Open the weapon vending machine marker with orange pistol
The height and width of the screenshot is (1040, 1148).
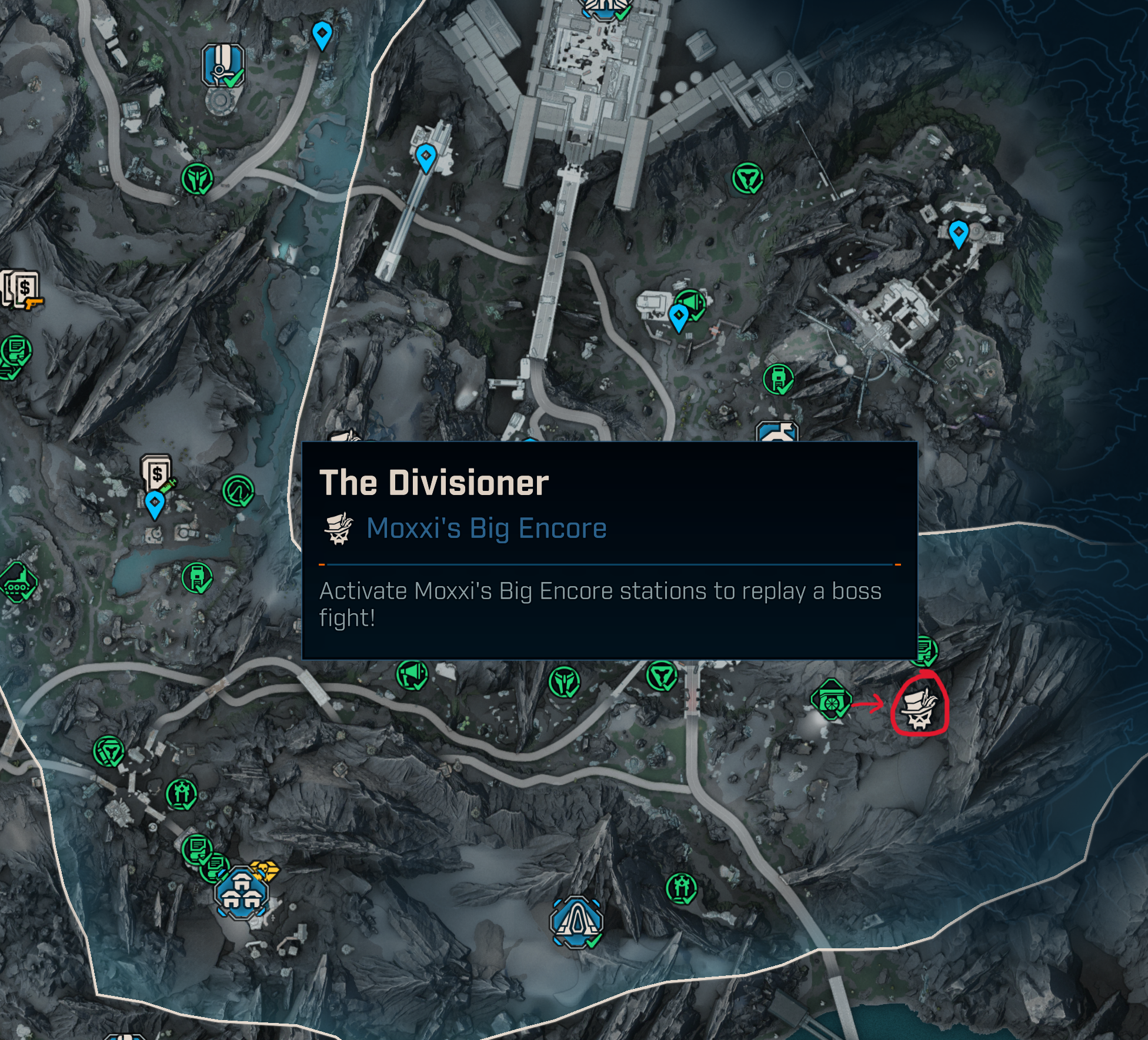(24, 289)
